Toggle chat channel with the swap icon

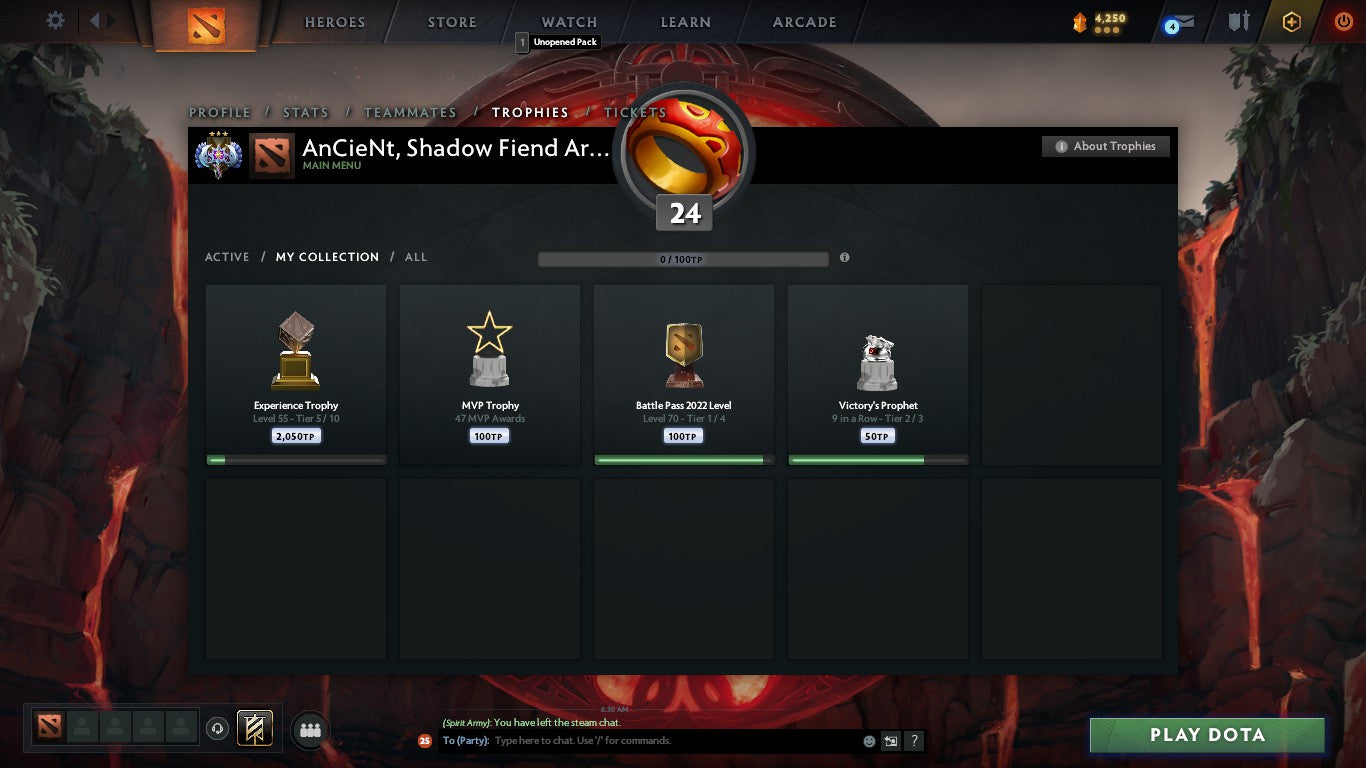click(x=889, y=741)
